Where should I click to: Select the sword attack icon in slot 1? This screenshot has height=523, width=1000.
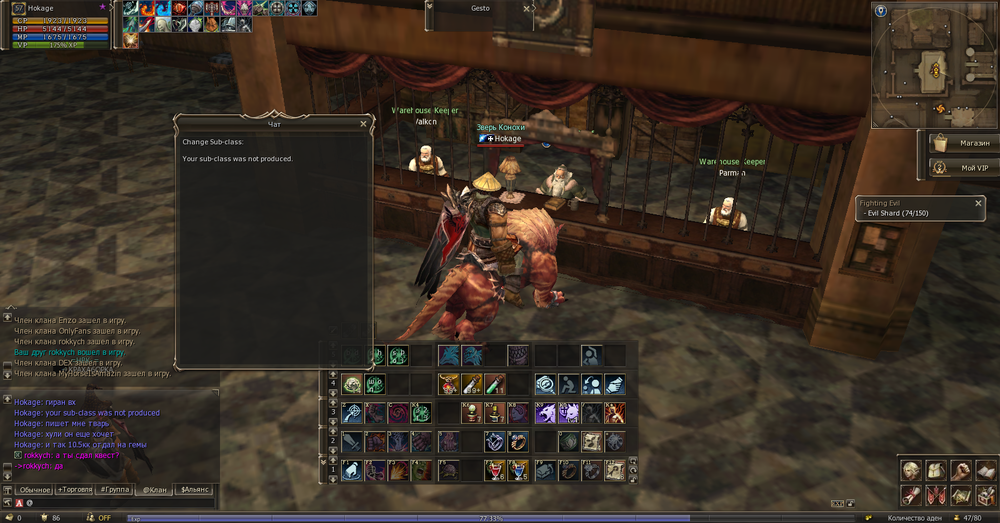tap(352, 441)
